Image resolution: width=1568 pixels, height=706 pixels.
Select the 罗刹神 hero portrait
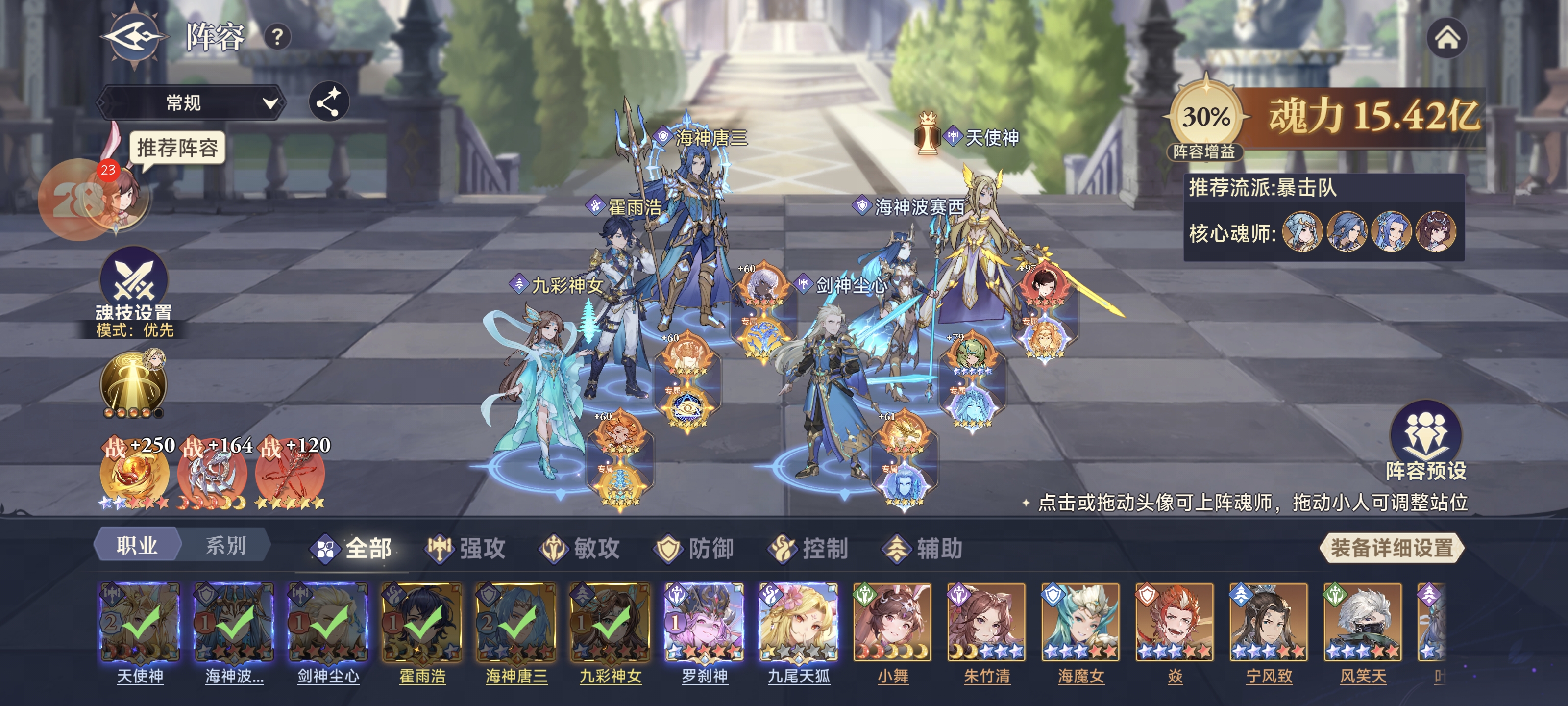[x=704, y=622]
